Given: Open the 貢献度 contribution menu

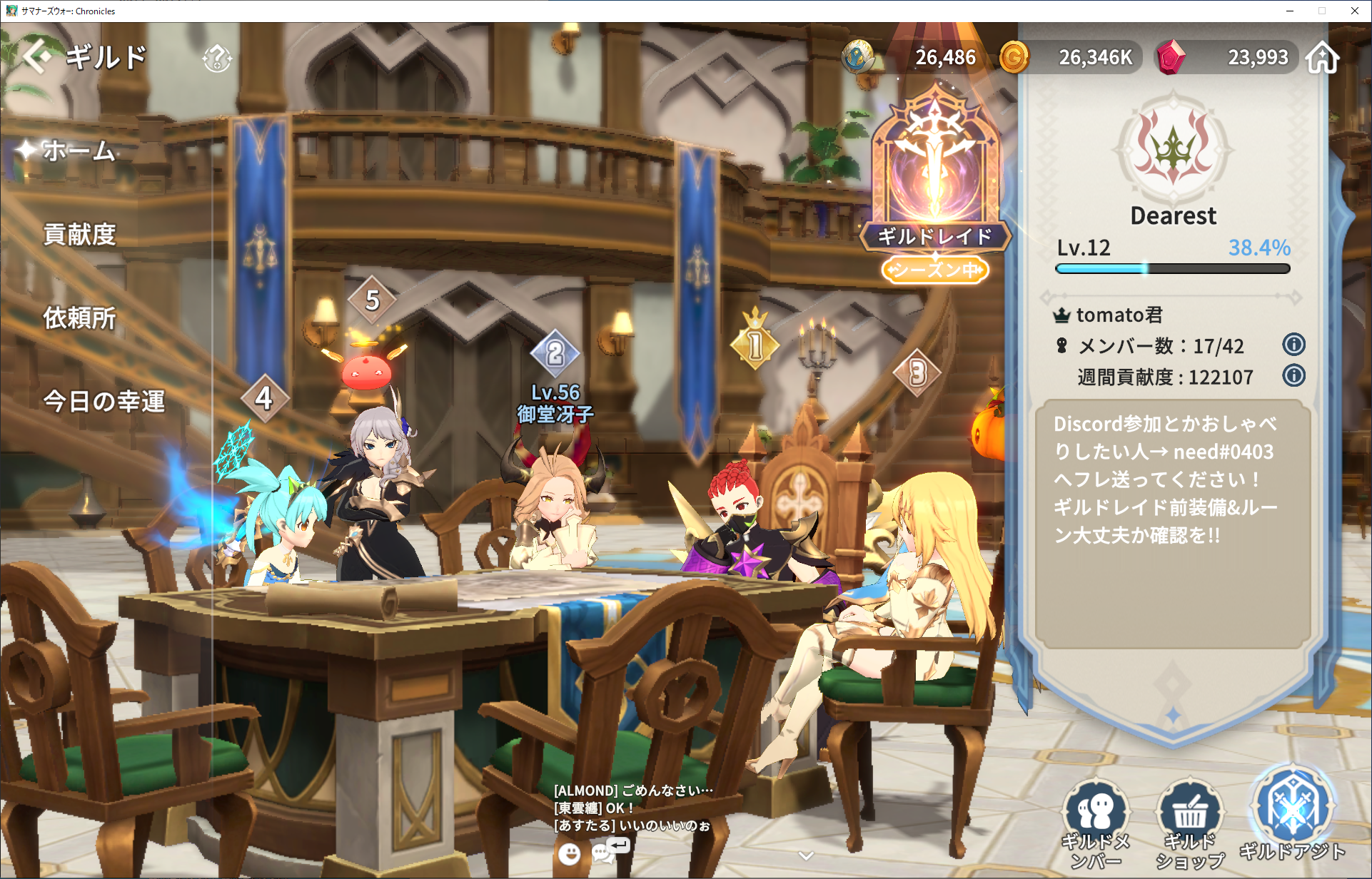Looking at the screenshot, I should 79,235.
